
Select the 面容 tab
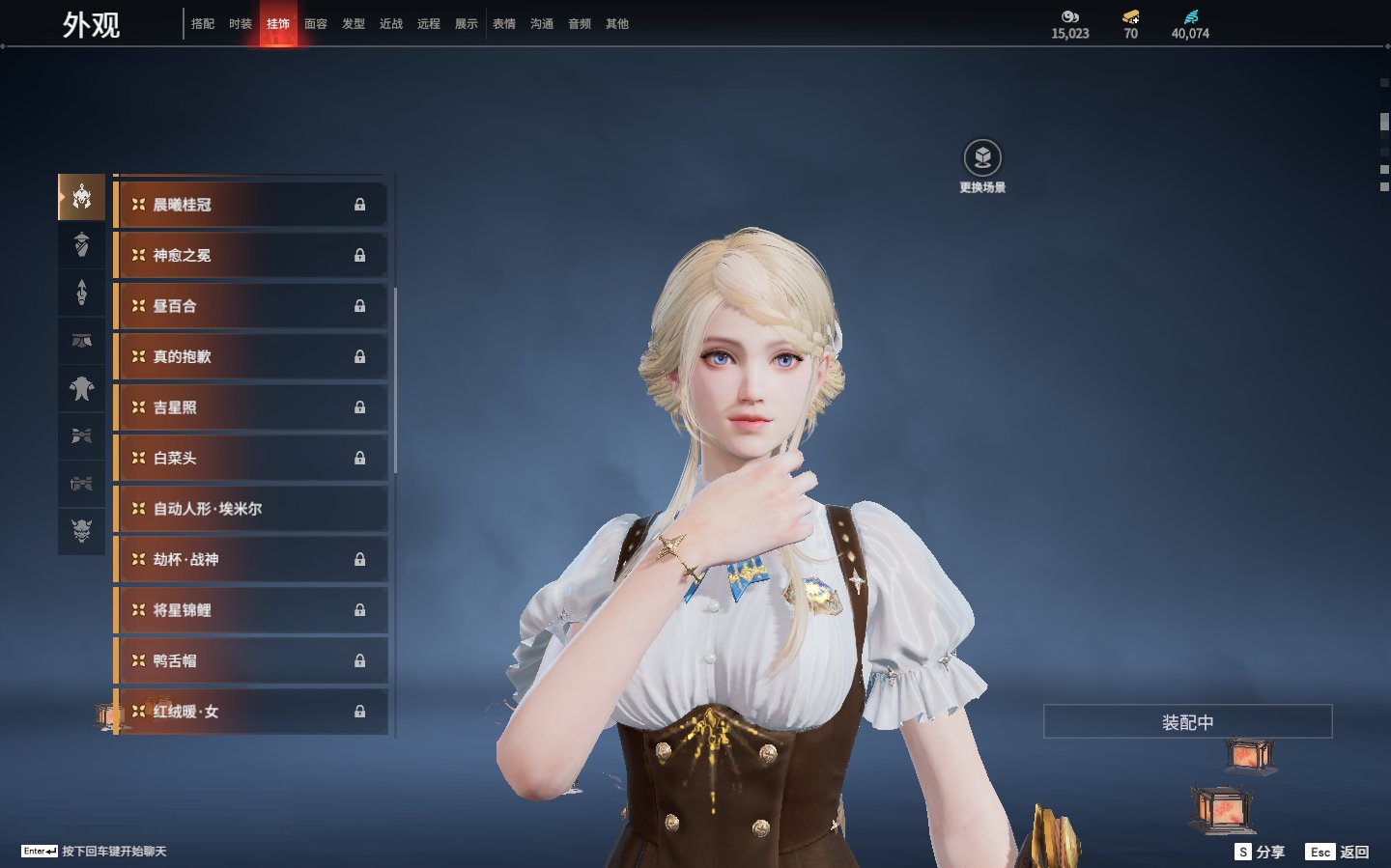click(x=316, y=24)
